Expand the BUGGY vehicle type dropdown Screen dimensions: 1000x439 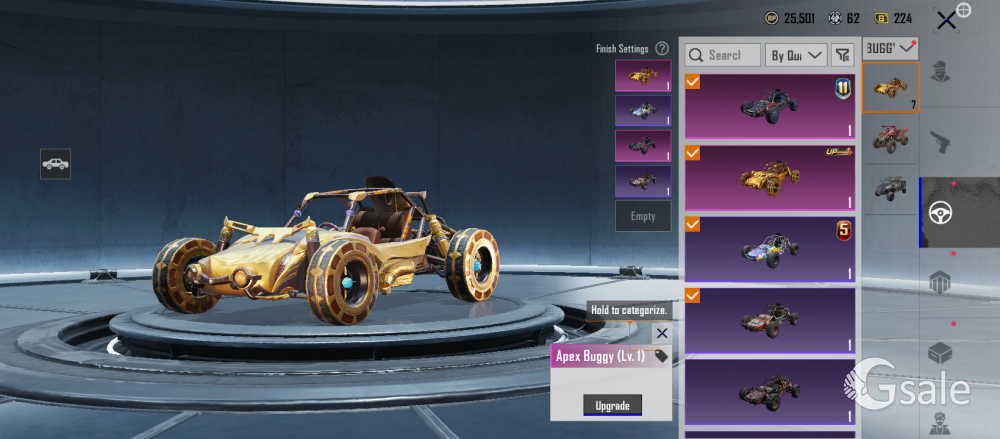pos(890,47)
